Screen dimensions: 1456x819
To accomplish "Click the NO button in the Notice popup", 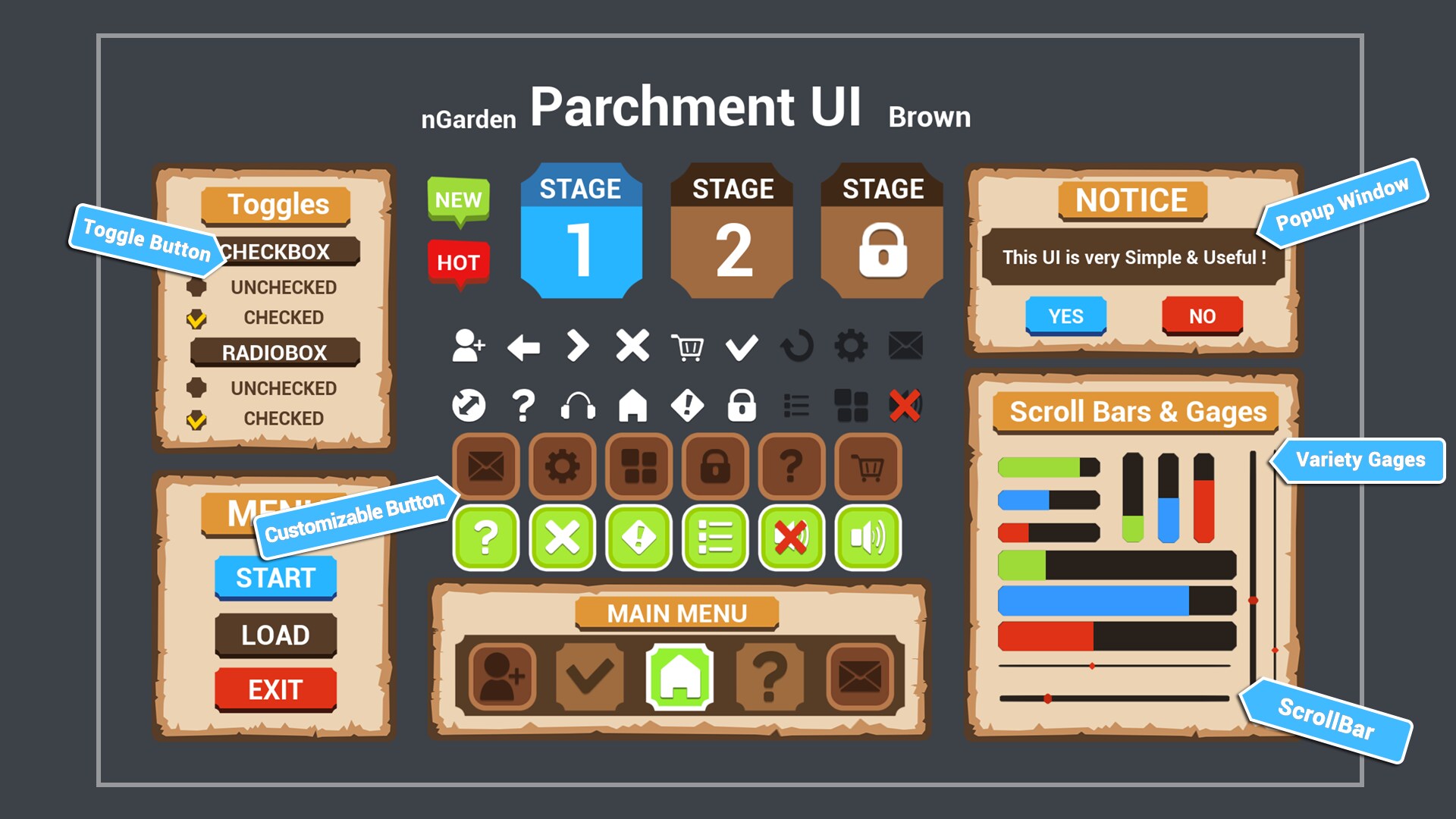I will pyautogui.click(x=1200, y=315).
